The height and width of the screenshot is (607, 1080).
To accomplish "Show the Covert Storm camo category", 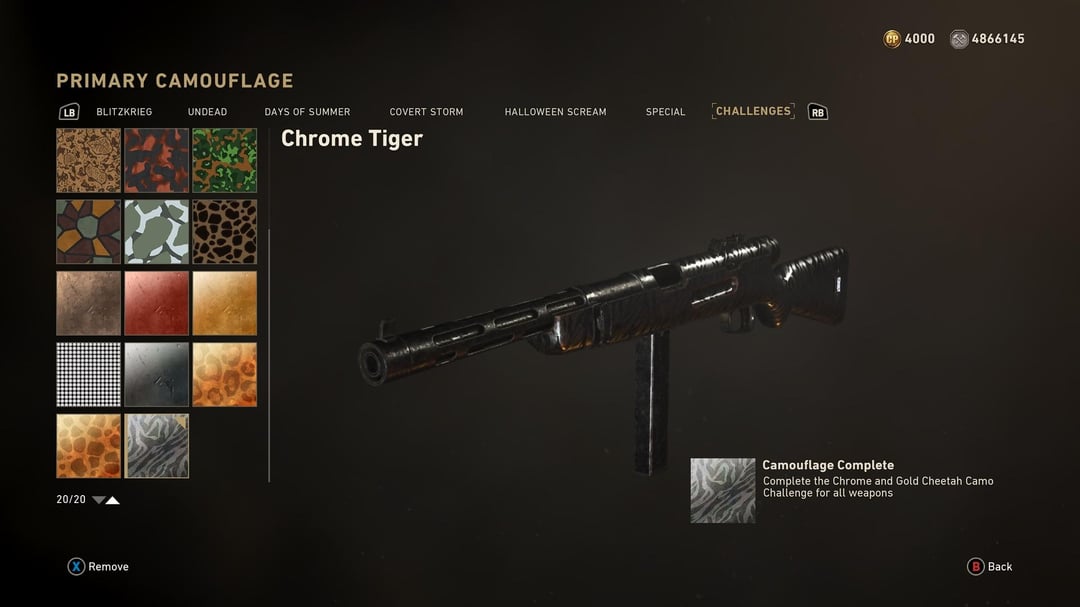I will point(426,112).
